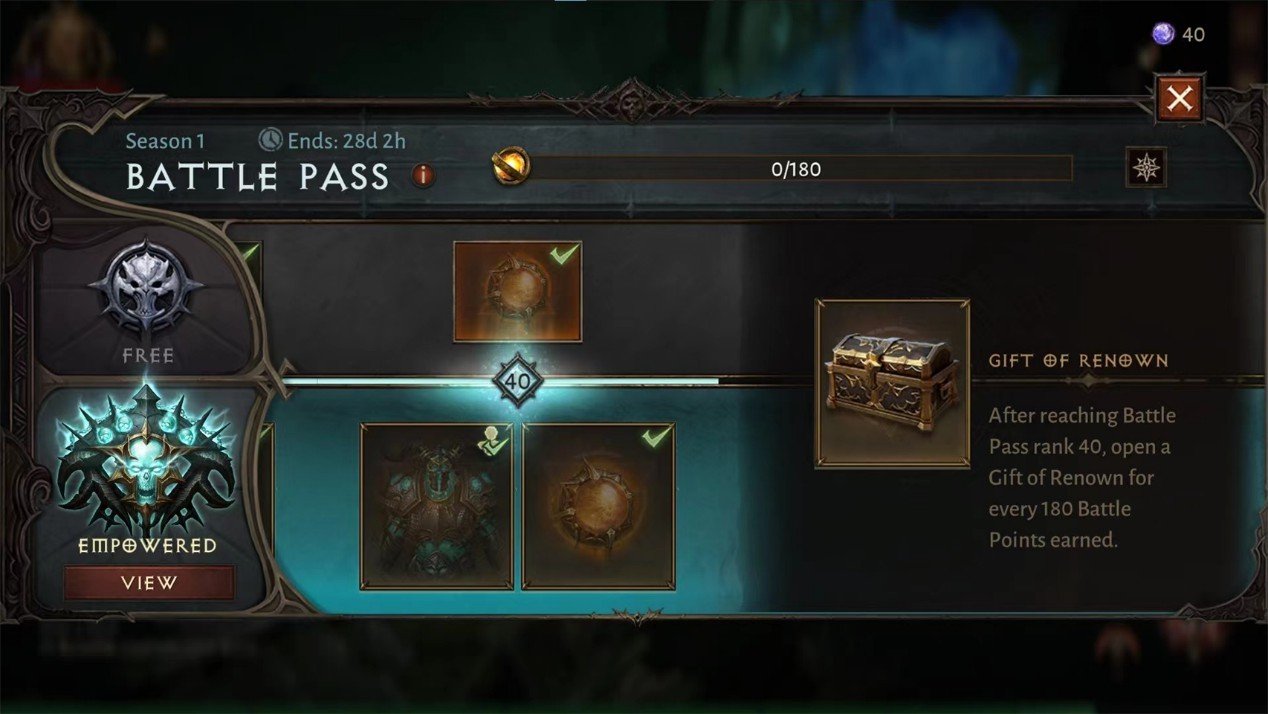Inspect the armored cosmetic reward tile
This screenshot has width=1268, height=714.
coord(436,506)
